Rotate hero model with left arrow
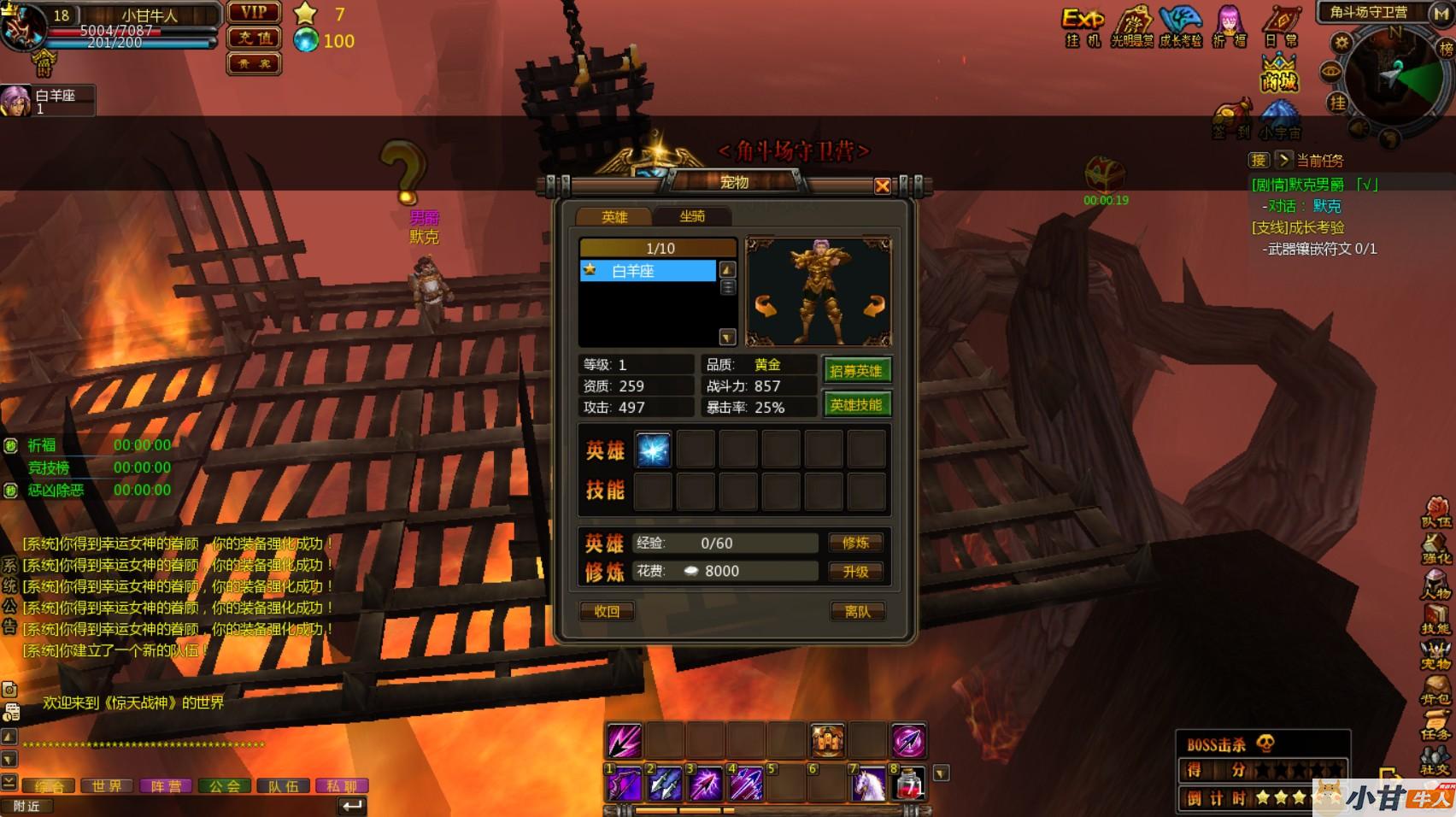This screenshot has width=1456, height=817. point(765,306)
